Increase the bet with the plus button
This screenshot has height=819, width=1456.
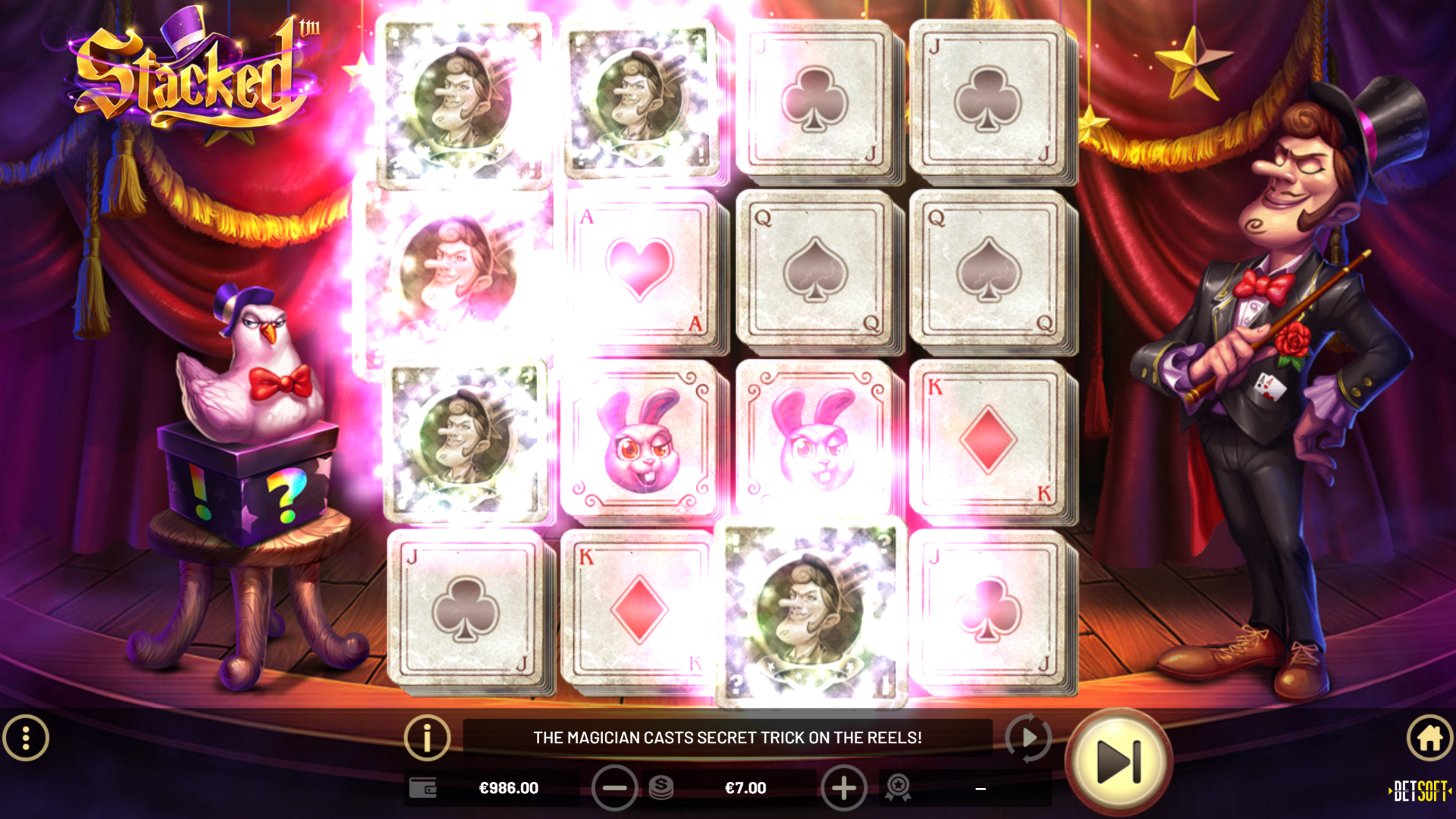click(844, 788)
